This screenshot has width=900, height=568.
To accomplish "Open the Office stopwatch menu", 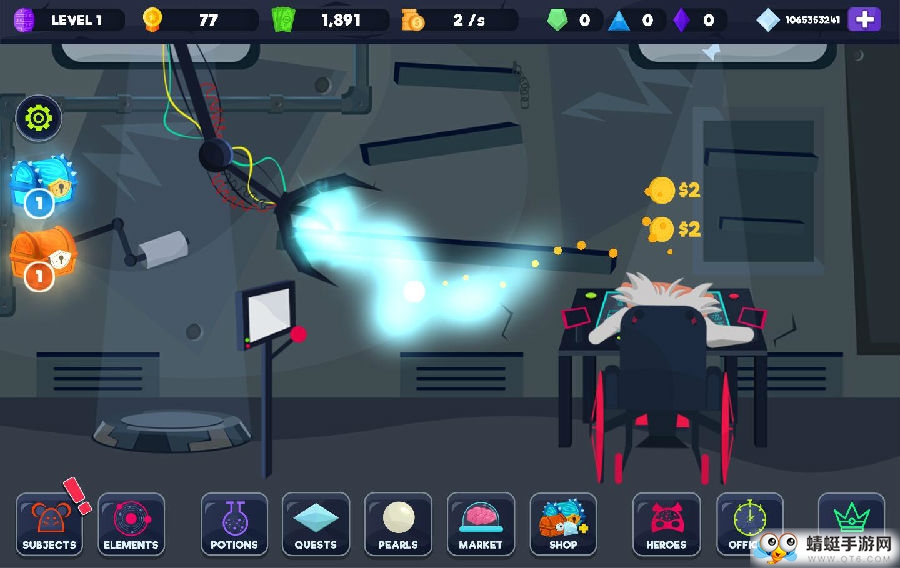I will [x=746, y=522].
